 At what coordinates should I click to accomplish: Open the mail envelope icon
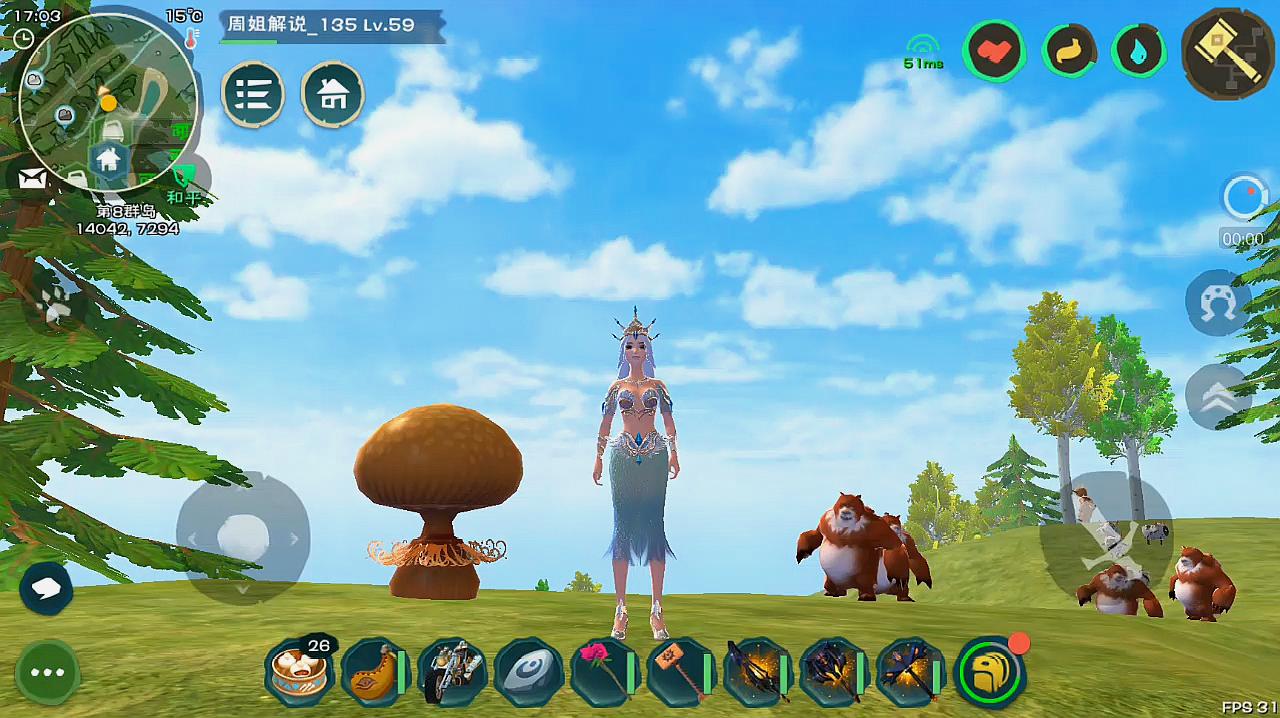pyautogui.click(x=32, y=179)
